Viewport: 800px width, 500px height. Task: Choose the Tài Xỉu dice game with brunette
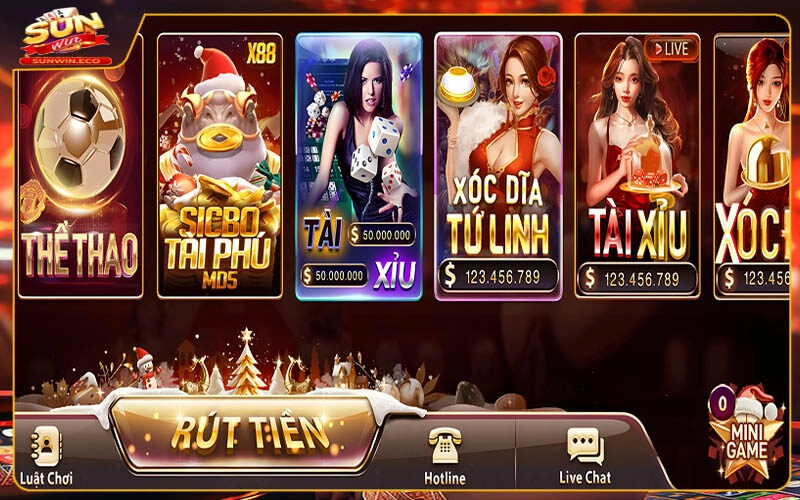359,165
